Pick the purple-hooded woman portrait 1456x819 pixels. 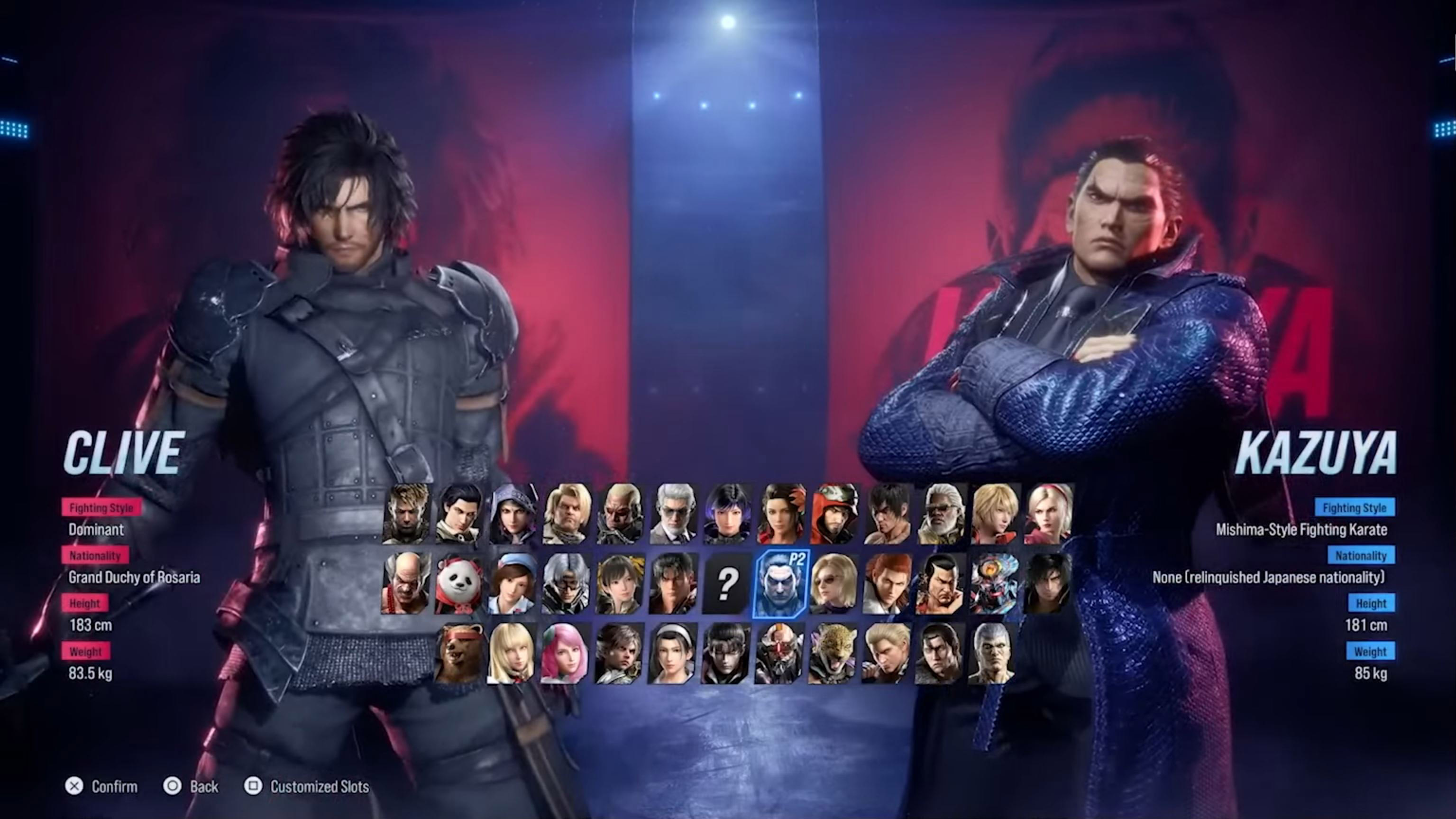click(x=513, y=514)
